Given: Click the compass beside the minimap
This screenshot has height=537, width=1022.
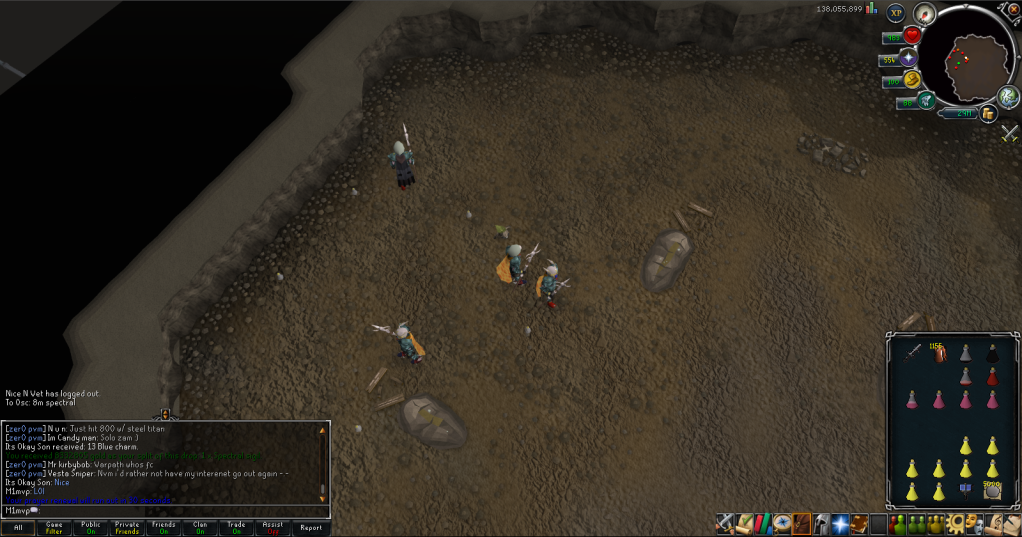Looking at the screenshot, I should [x=923, y=13].
